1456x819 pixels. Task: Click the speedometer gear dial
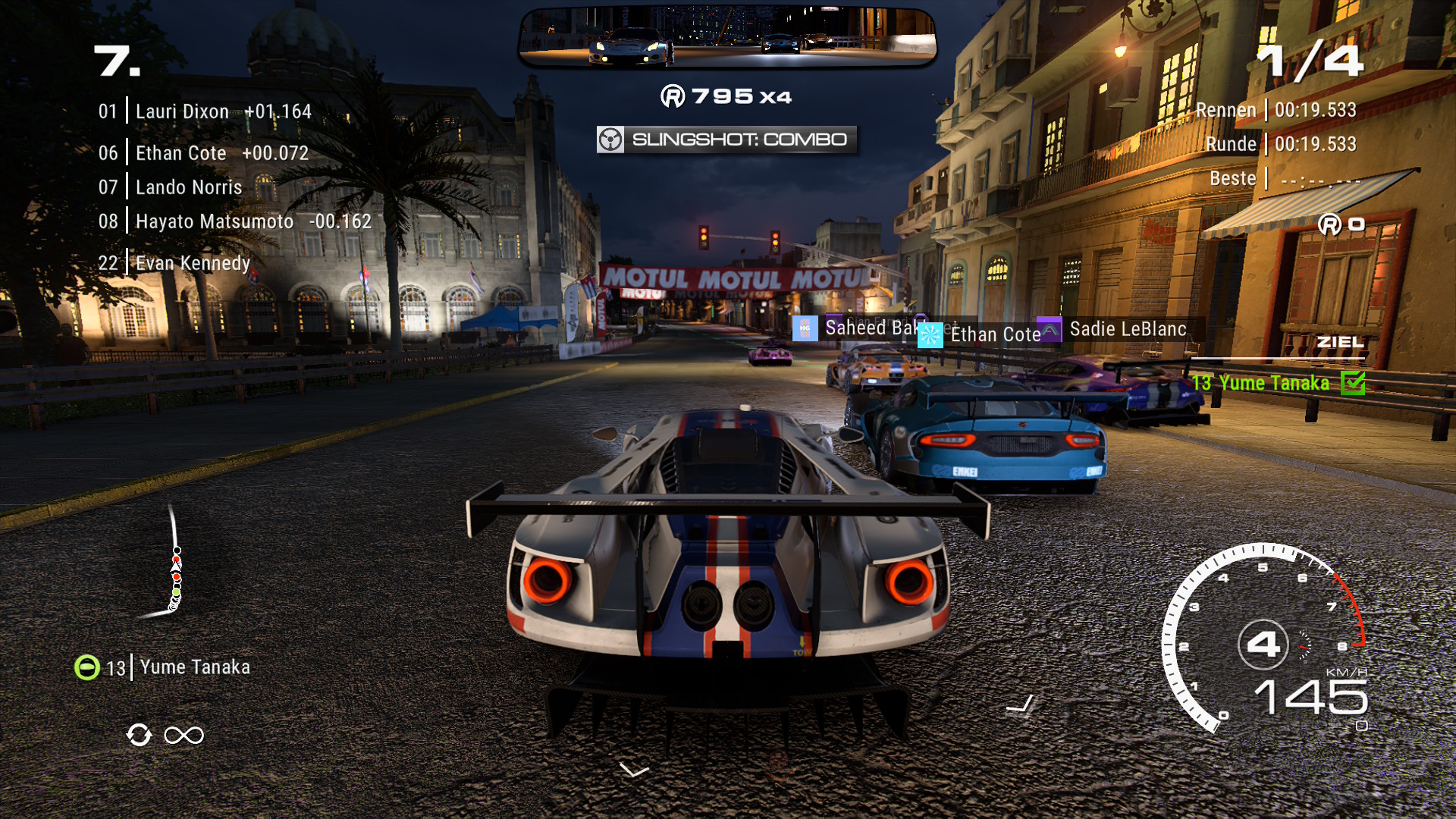1263,644
